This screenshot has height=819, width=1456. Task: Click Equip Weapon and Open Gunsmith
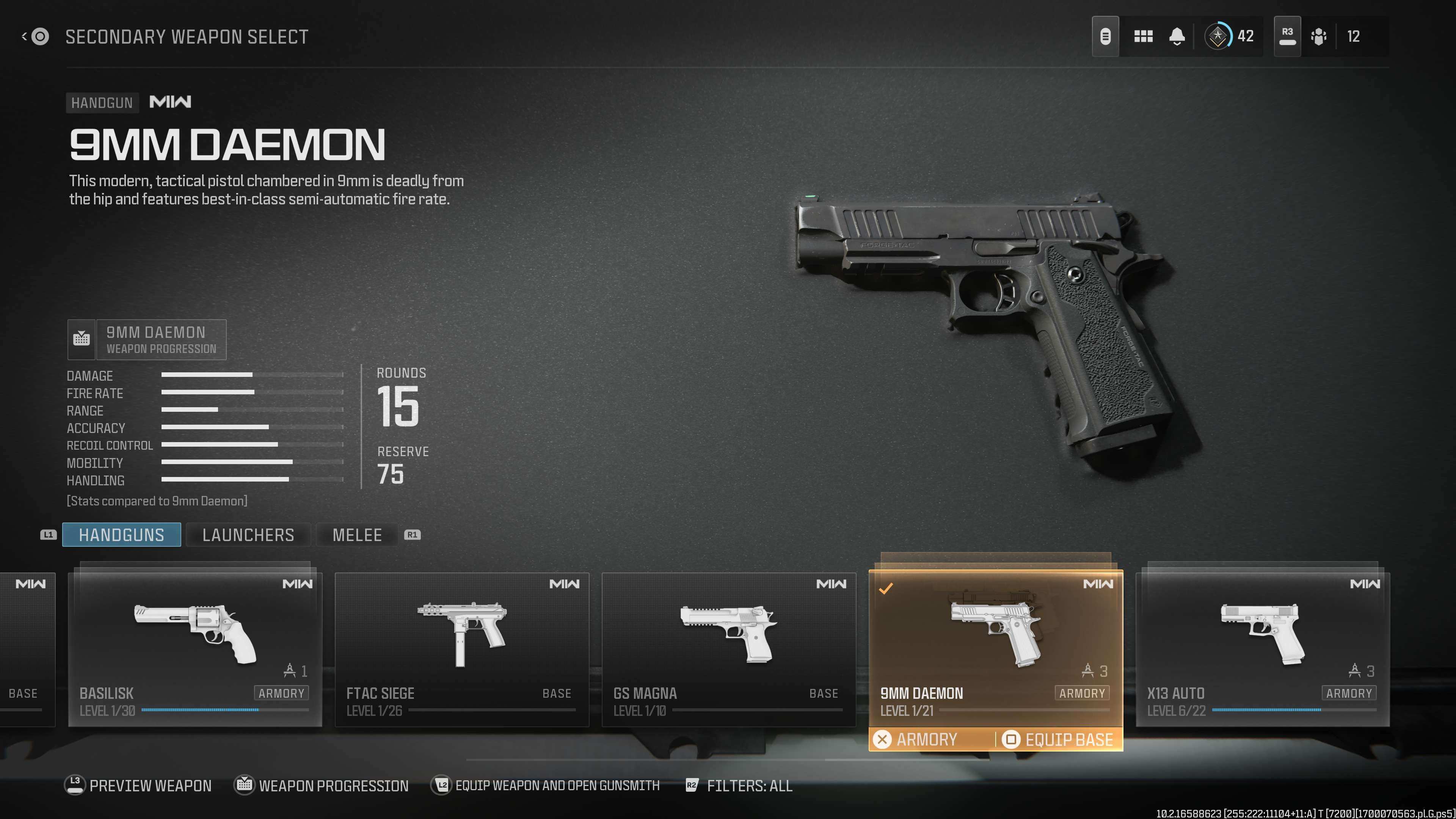tap(546, 786)
